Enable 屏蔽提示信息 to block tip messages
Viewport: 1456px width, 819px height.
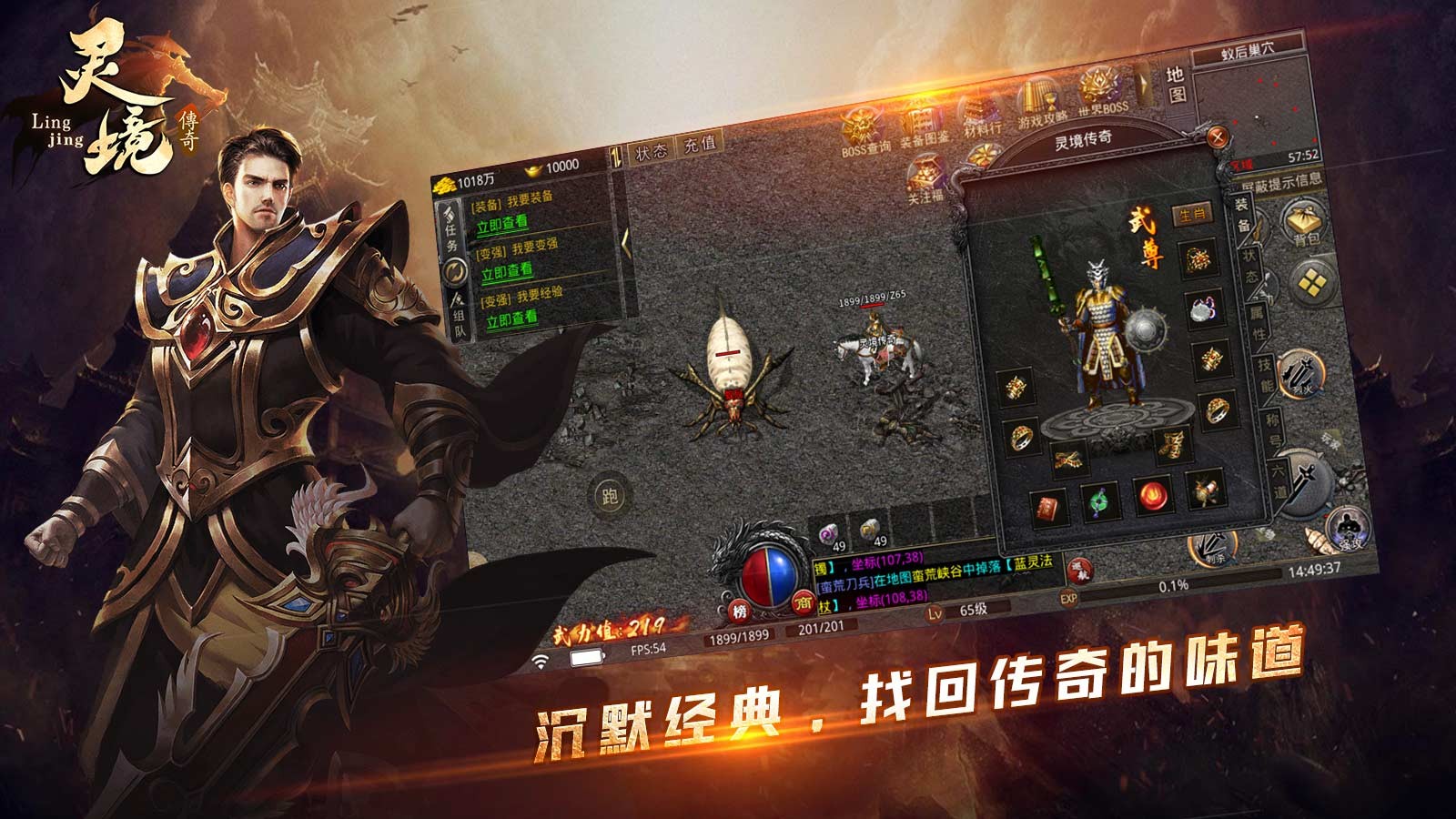[x=1281, y=183]
